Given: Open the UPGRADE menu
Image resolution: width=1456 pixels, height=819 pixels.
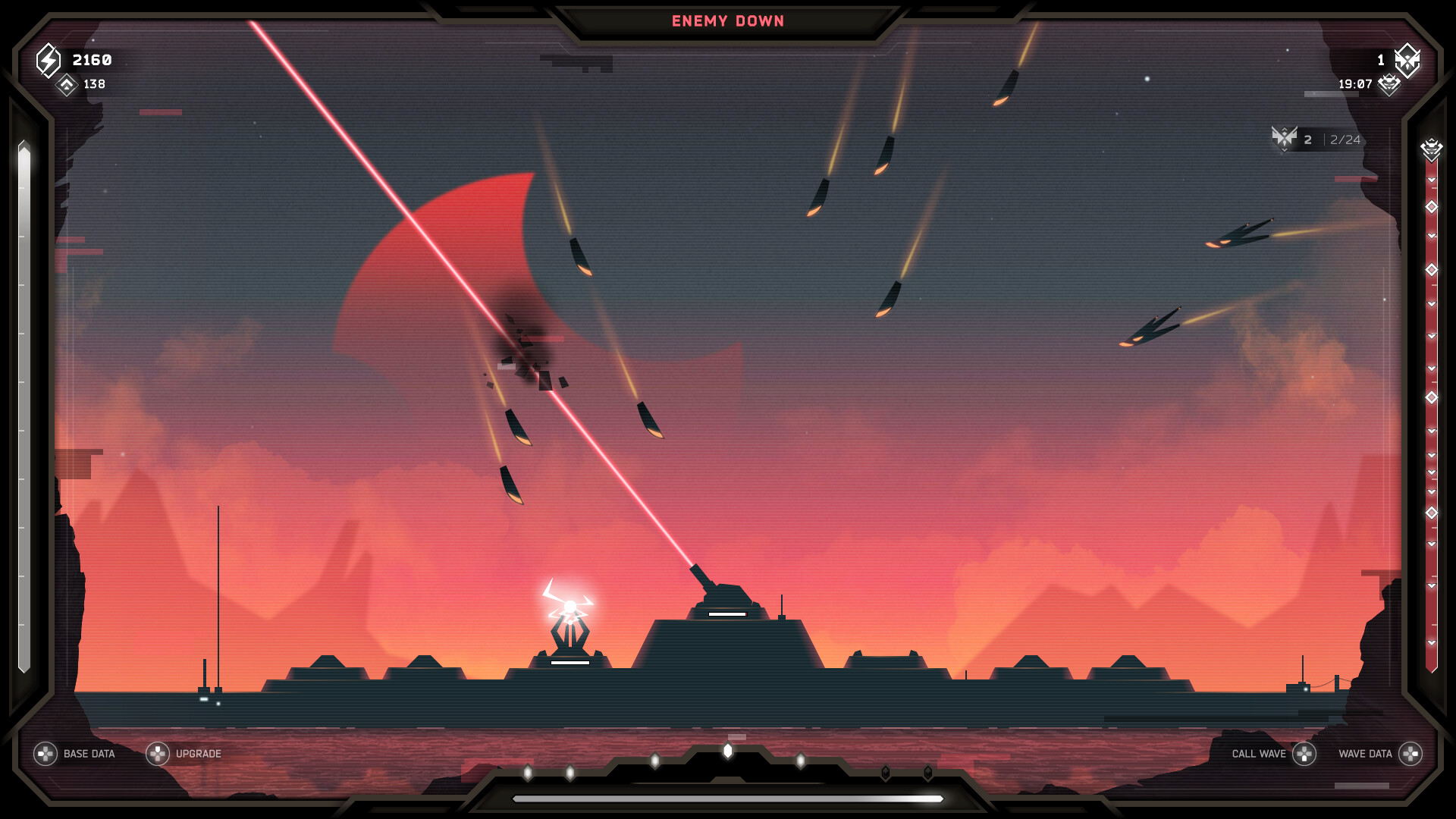Looking at the screenshot, I should coord(198,754).
